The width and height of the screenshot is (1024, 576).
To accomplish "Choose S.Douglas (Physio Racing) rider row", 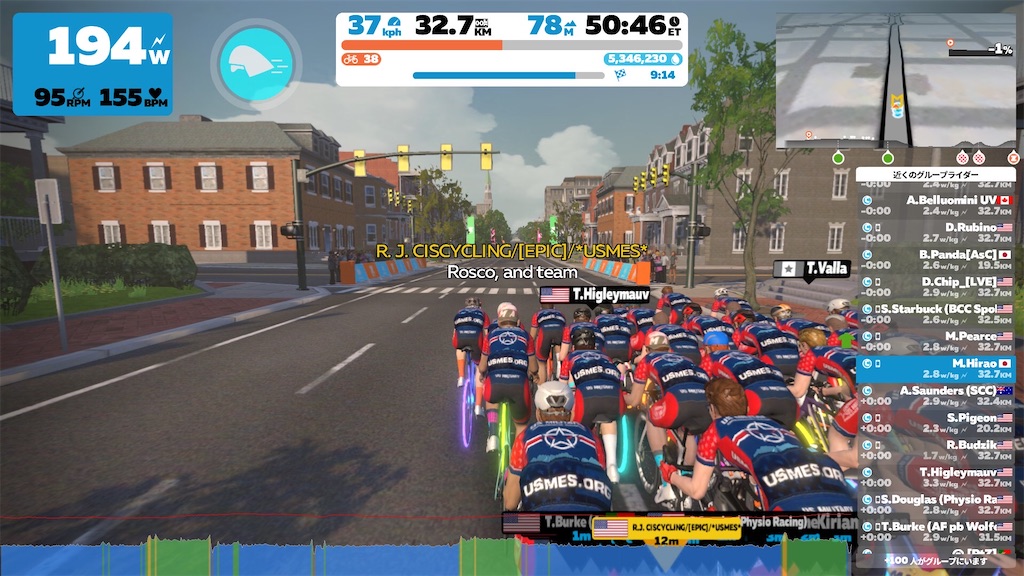I will (936, 503).
